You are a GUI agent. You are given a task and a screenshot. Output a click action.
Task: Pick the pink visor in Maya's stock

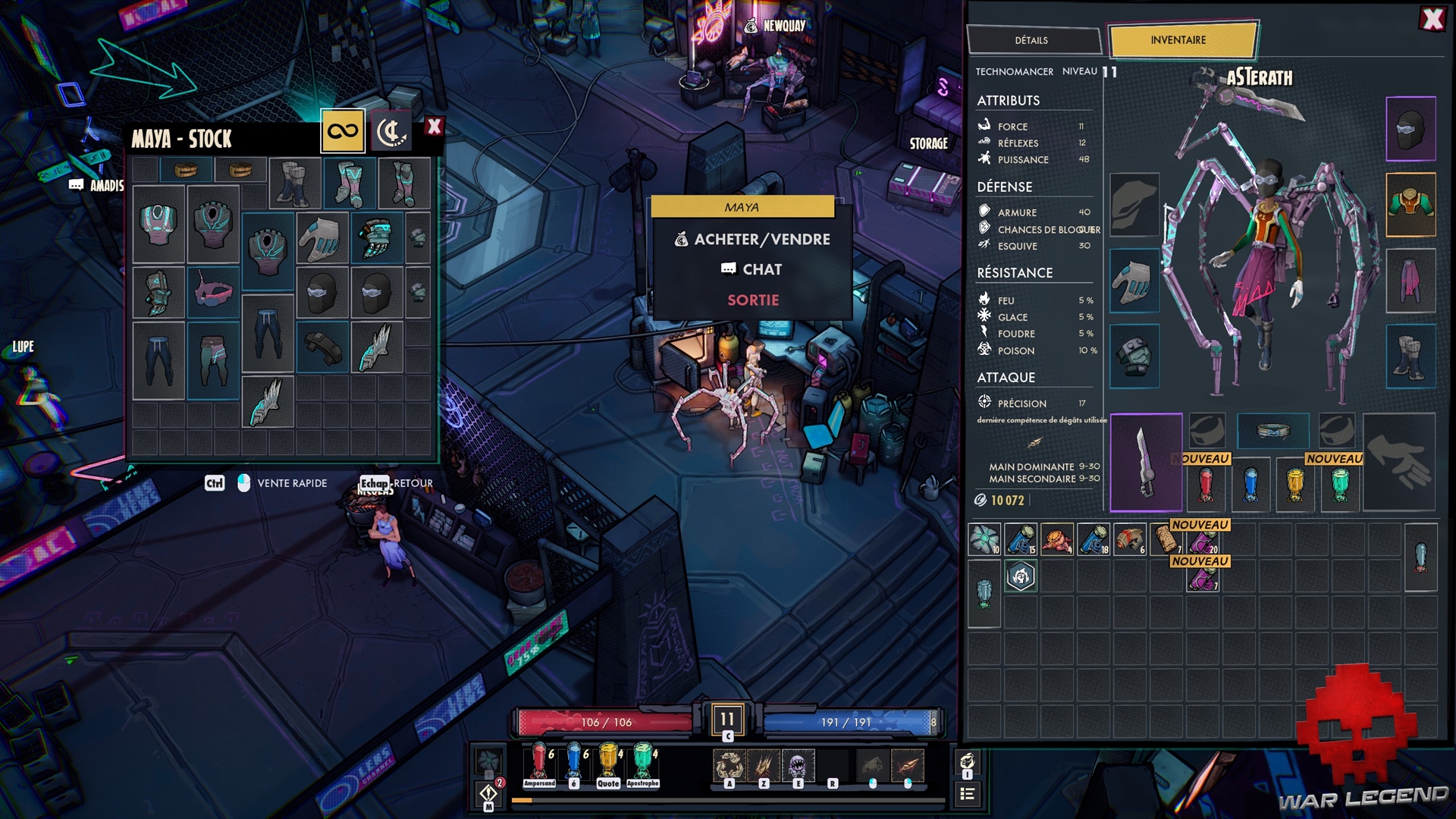[x=213, y=292]
